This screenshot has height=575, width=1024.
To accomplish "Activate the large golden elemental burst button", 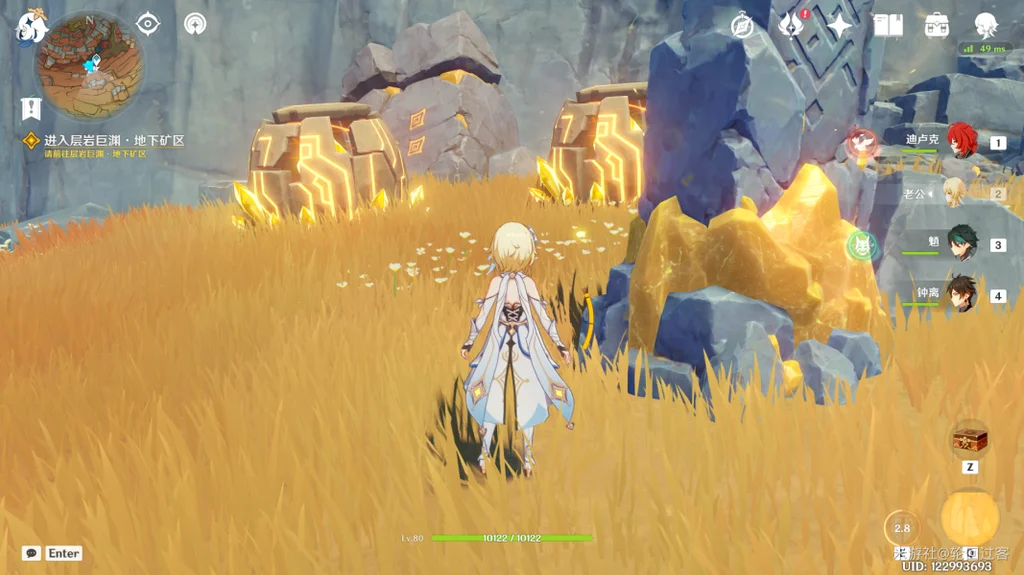I will (x=969, y=517).
